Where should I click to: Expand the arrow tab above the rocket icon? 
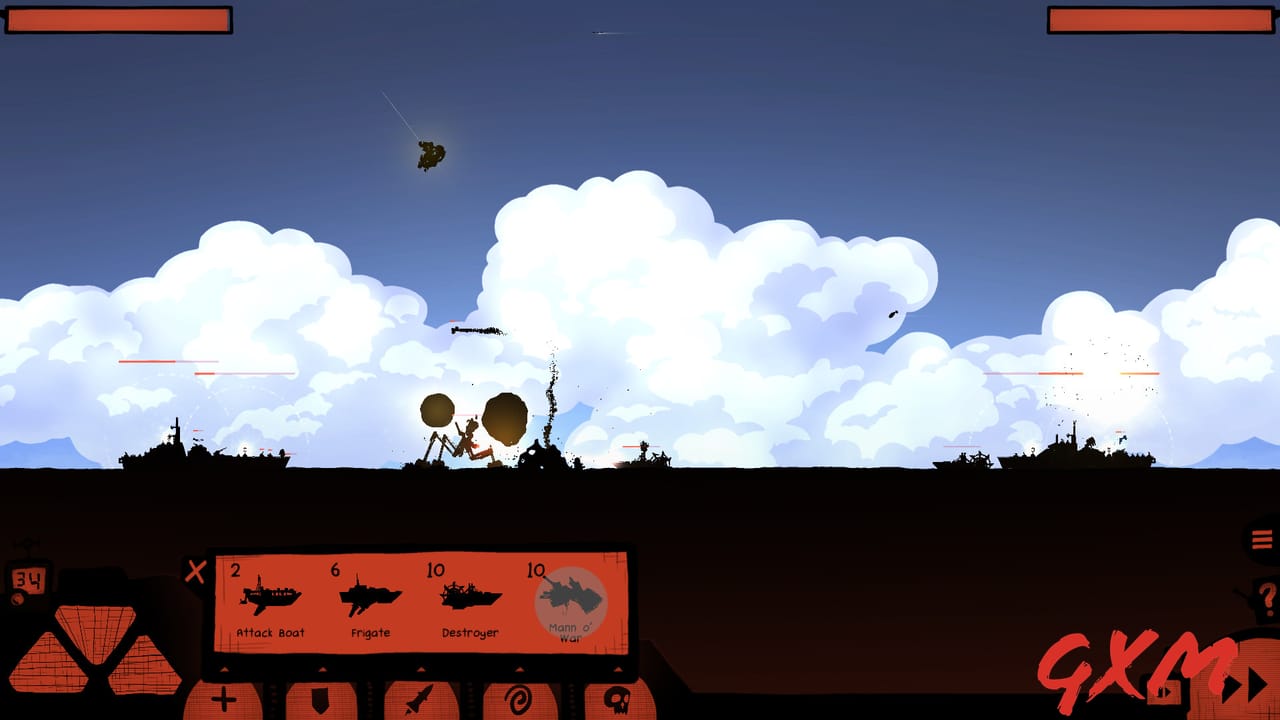click(x=422, y=668)
